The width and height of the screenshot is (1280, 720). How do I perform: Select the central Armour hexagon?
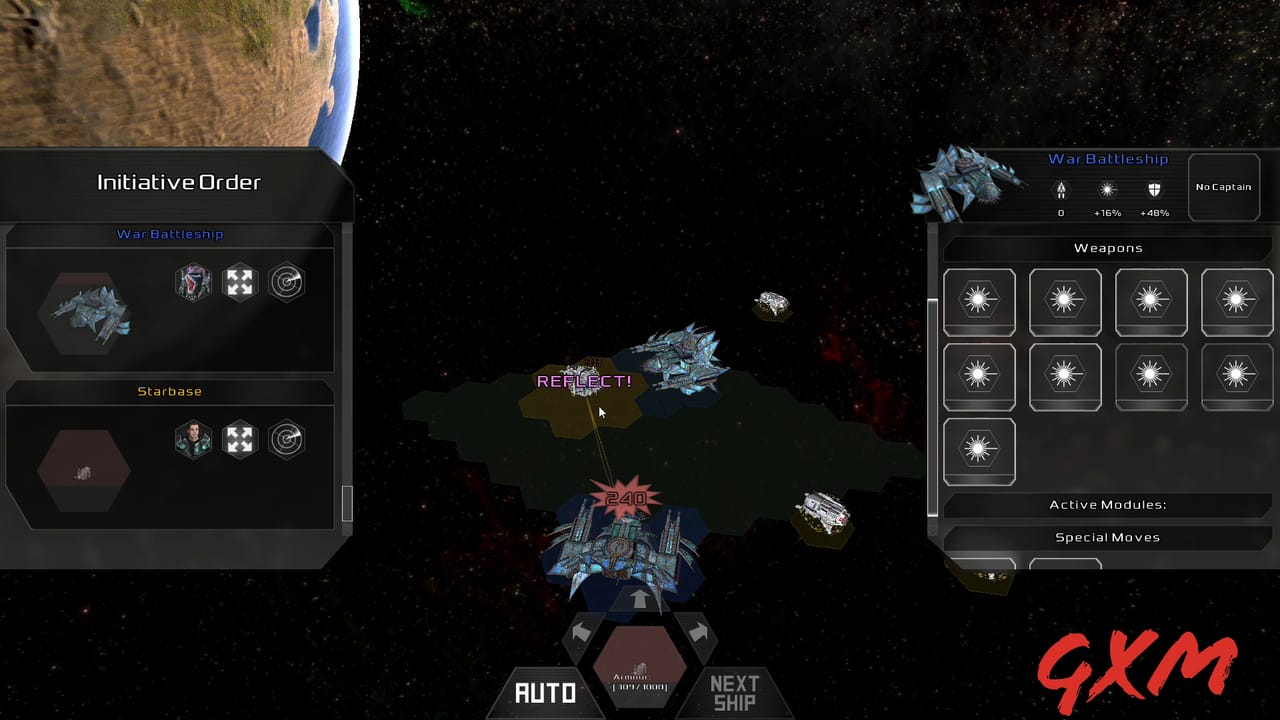coord(640,668)
